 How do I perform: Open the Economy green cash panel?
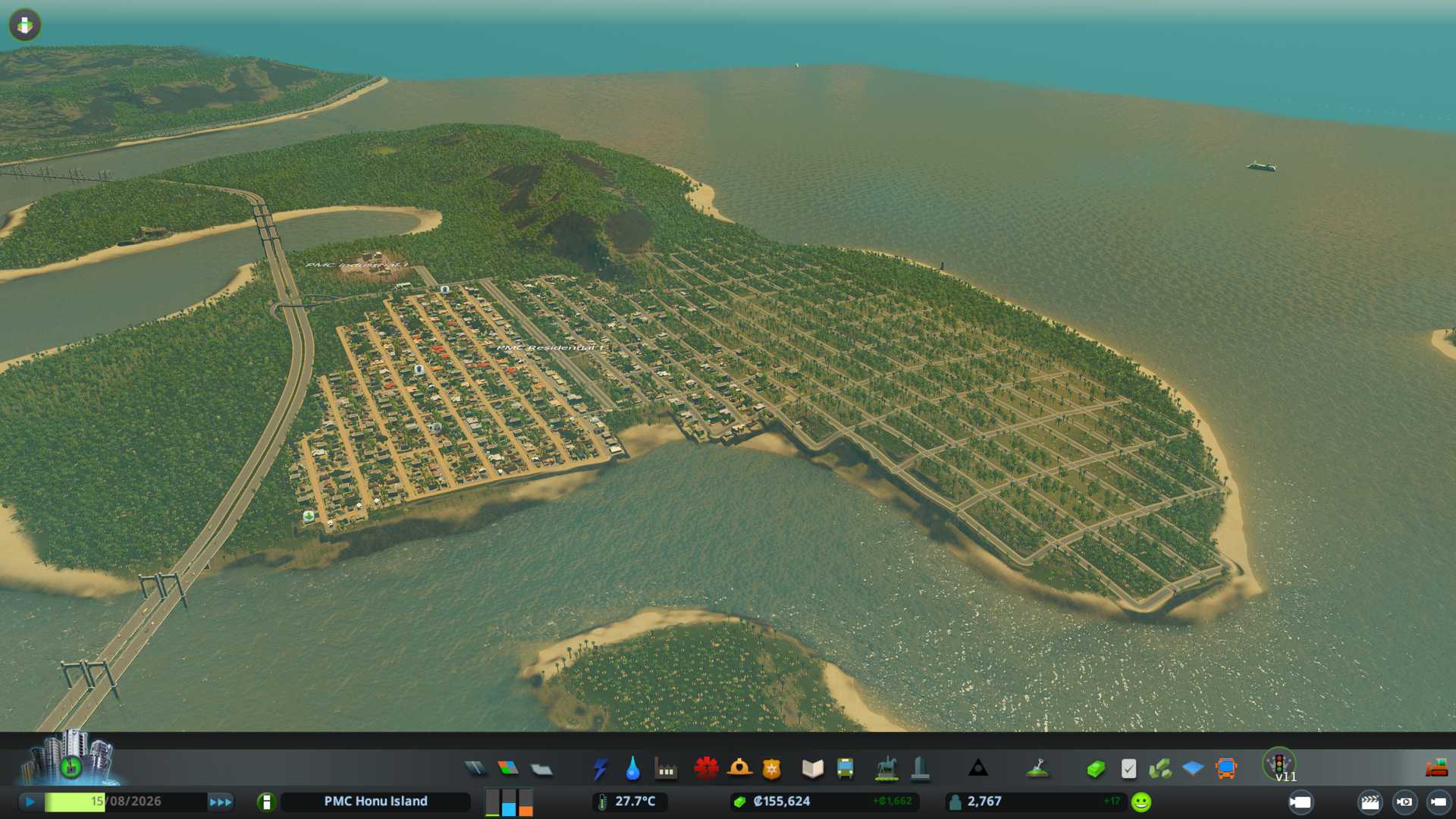coord(1095,769)
